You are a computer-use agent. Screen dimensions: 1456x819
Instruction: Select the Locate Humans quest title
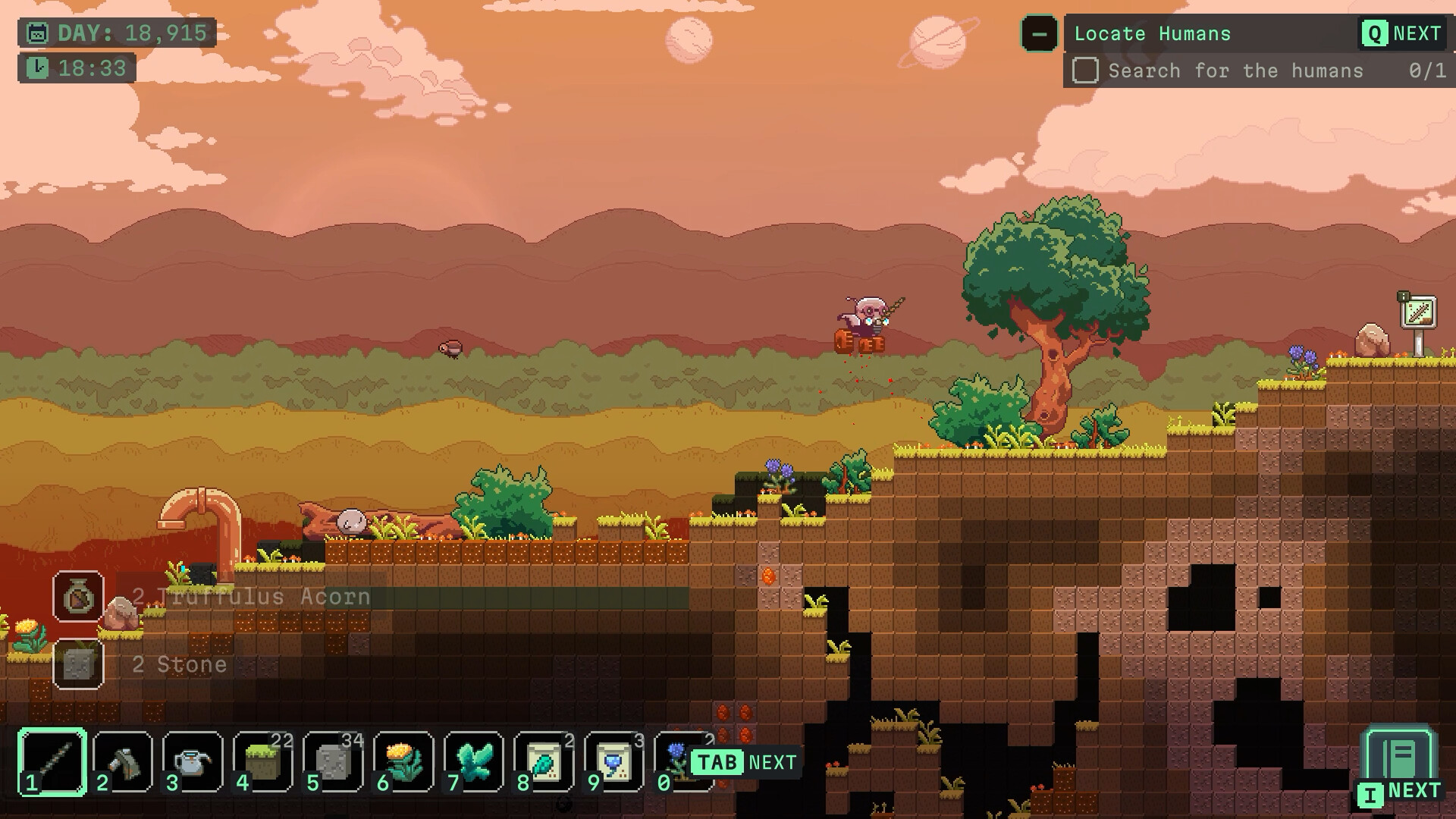click(1152, 34)
